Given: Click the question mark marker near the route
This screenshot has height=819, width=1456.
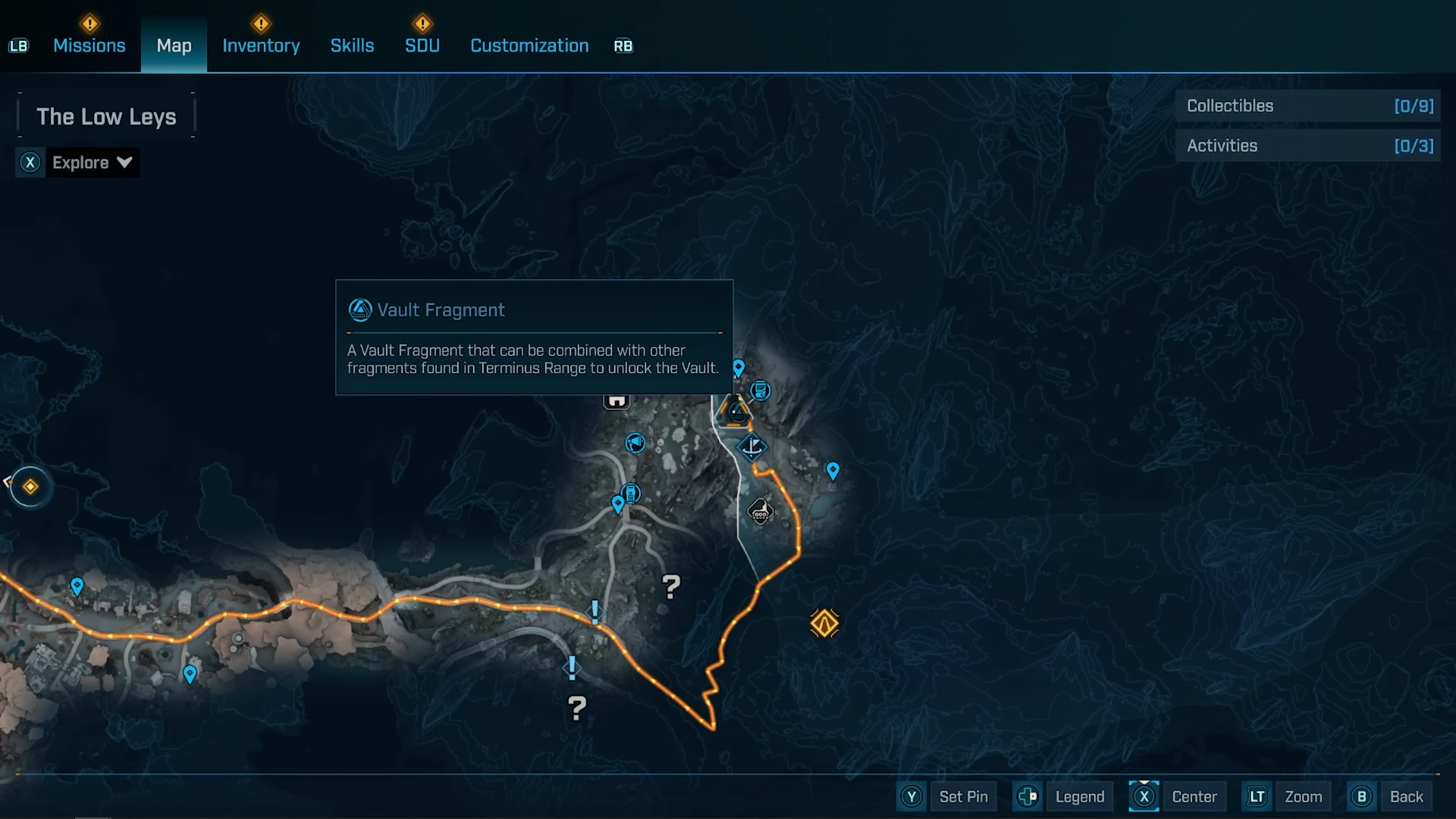Looking at the screenshot, I should (x=671, y=586).
